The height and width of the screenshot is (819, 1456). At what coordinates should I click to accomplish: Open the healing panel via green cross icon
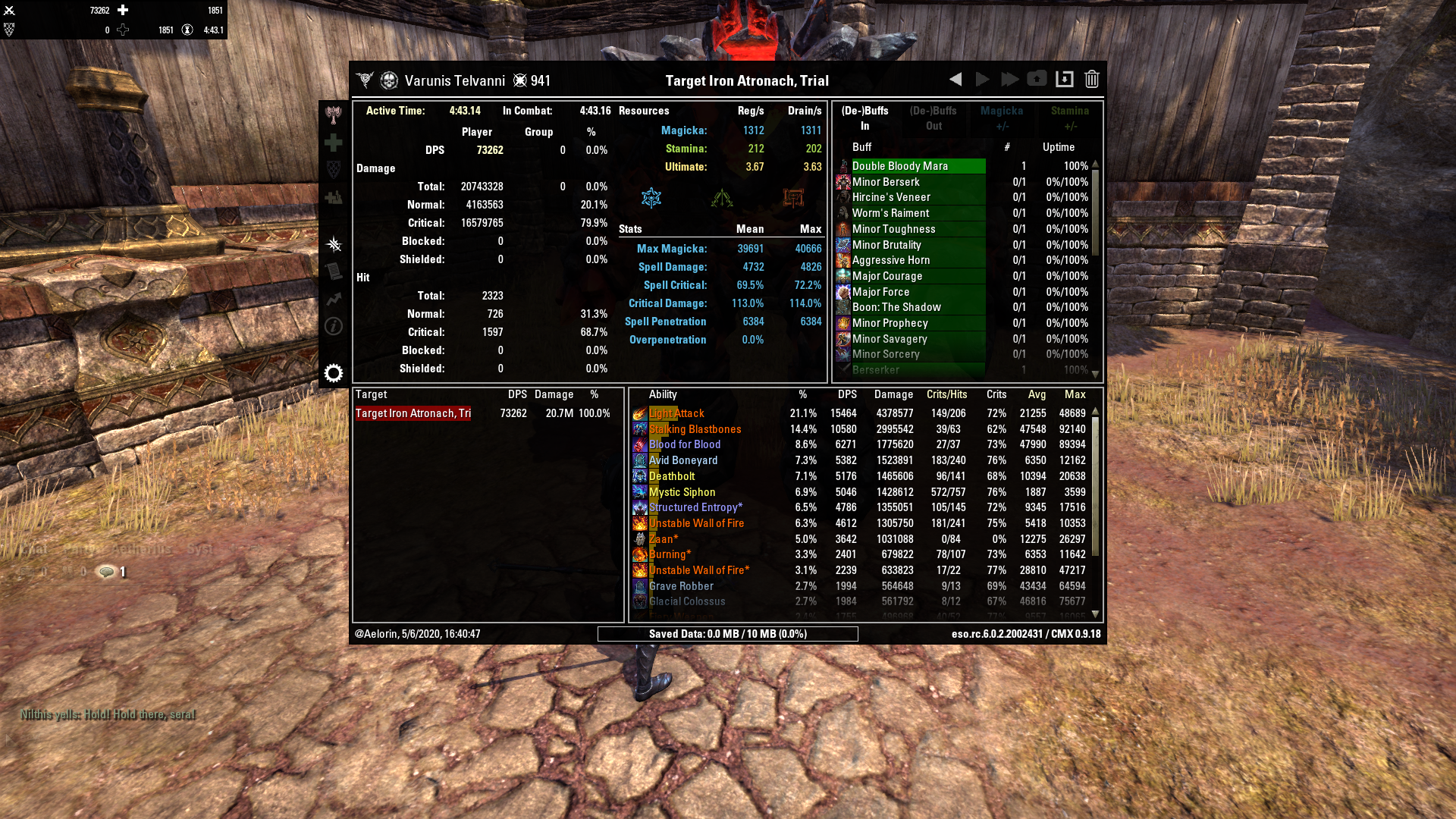[334, 142]
